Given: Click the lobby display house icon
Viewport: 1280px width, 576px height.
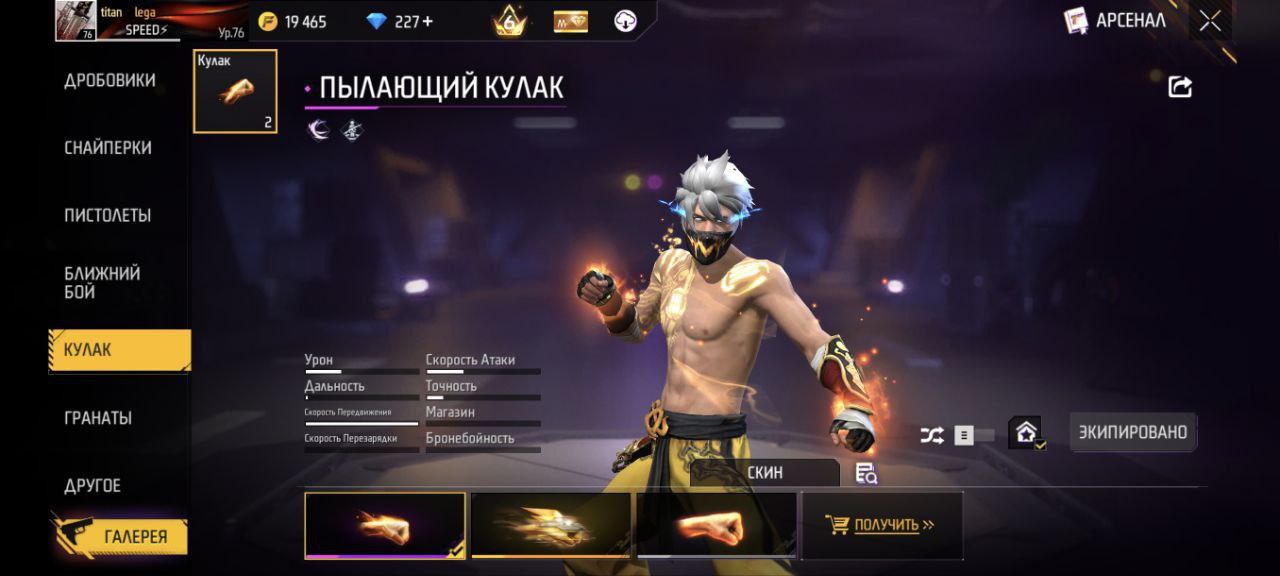Looking at the screenshot, I should click(x=1026, y=432).
